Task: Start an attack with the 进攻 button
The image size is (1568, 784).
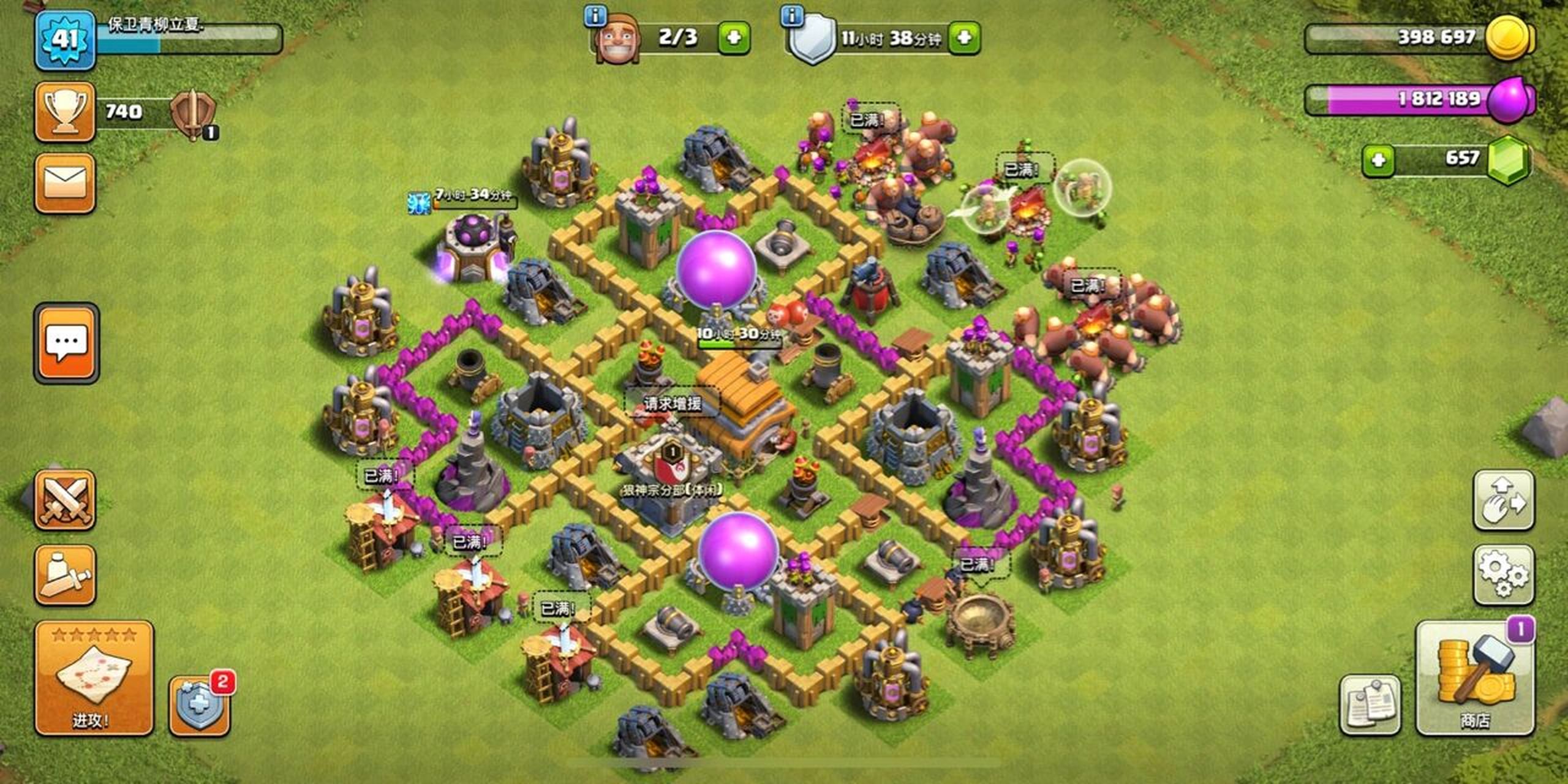Action: tap(93, 677)
